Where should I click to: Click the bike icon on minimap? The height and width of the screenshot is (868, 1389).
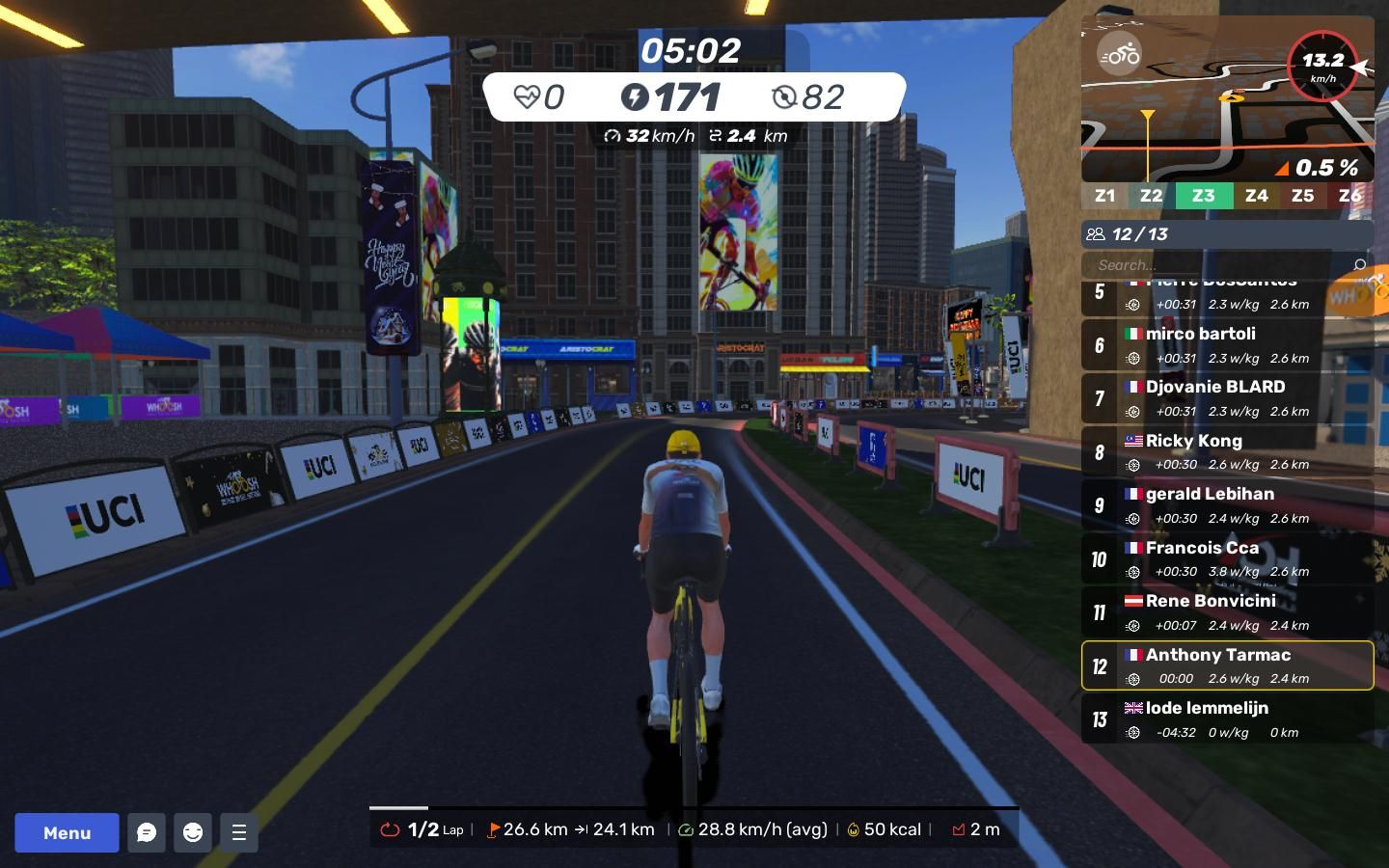click(x=1119, y=55)
